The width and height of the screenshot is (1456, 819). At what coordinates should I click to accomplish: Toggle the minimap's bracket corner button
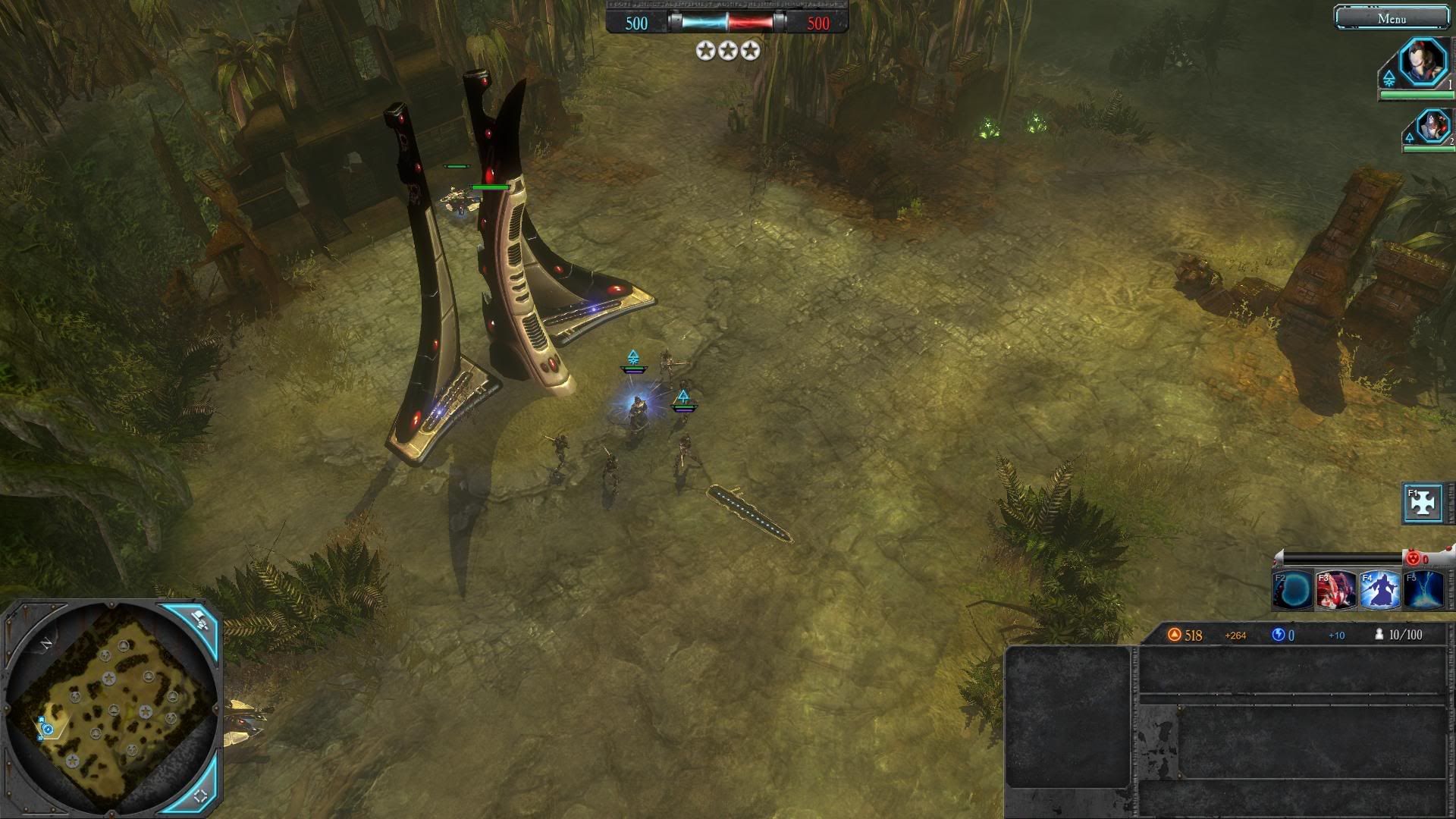[201, 795]
